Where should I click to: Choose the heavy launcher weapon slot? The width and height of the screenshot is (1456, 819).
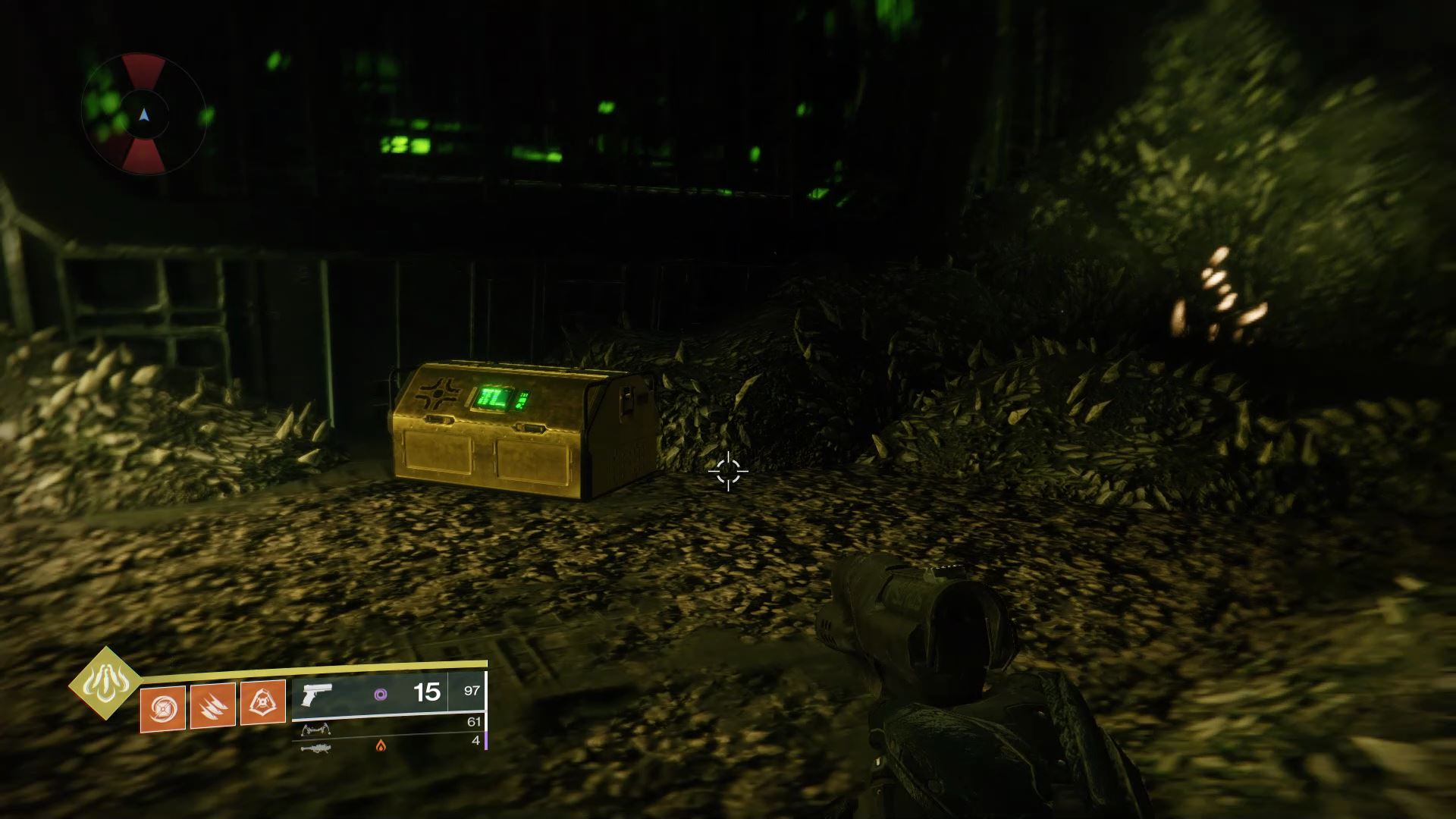[x=315, y=748]
